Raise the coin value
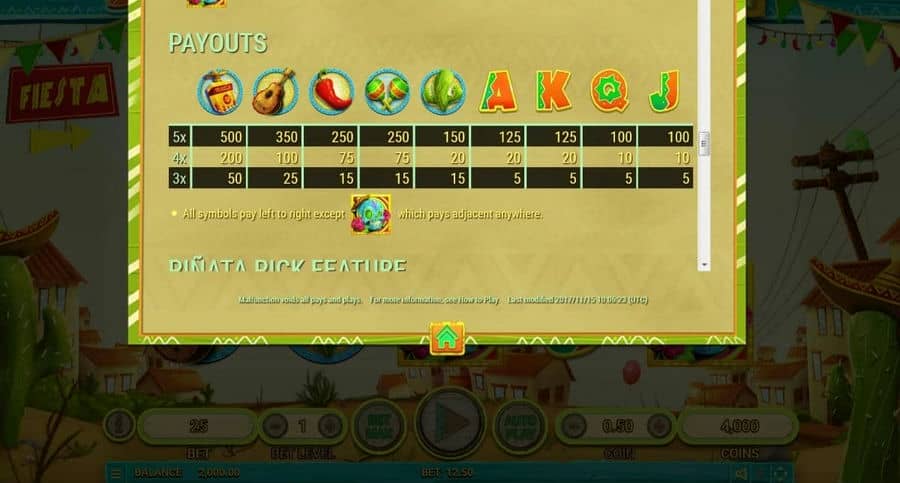This screenshot has width=900, height=483. coord(657,426)
